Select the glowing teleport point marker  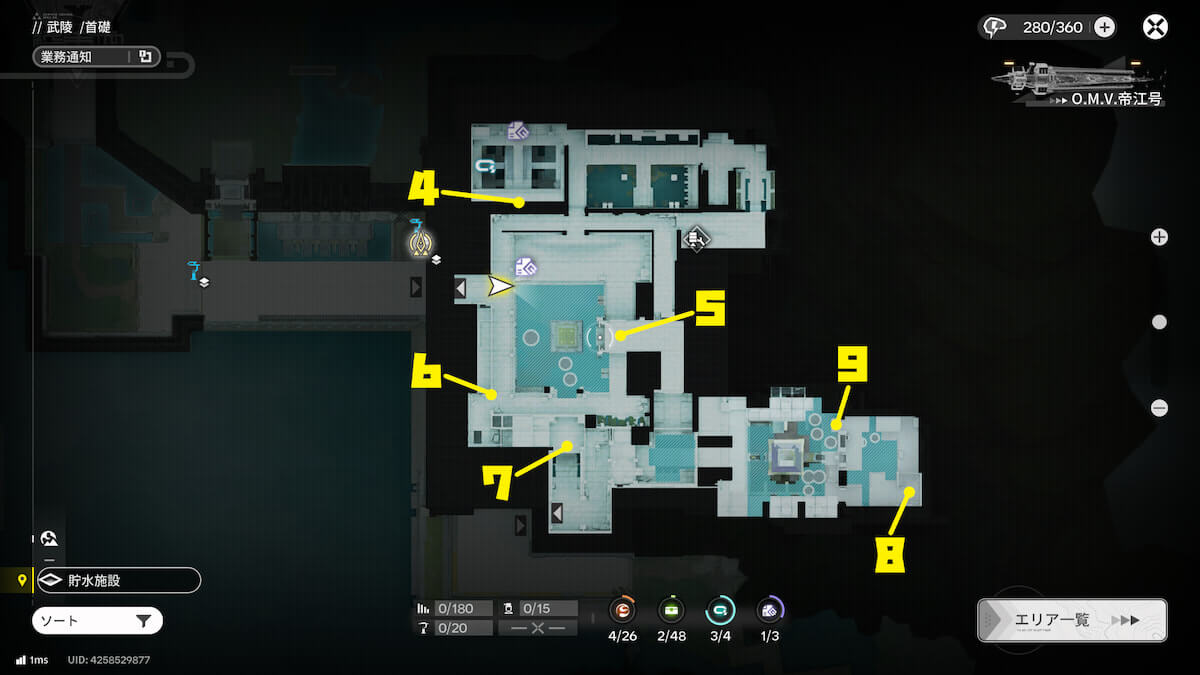420,241
